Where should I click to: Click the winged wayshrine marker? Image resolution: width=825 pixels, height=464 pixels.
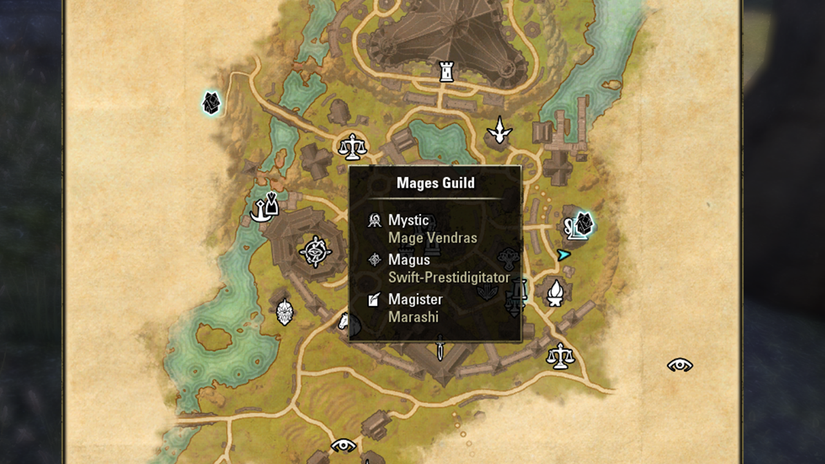(499, 130)
